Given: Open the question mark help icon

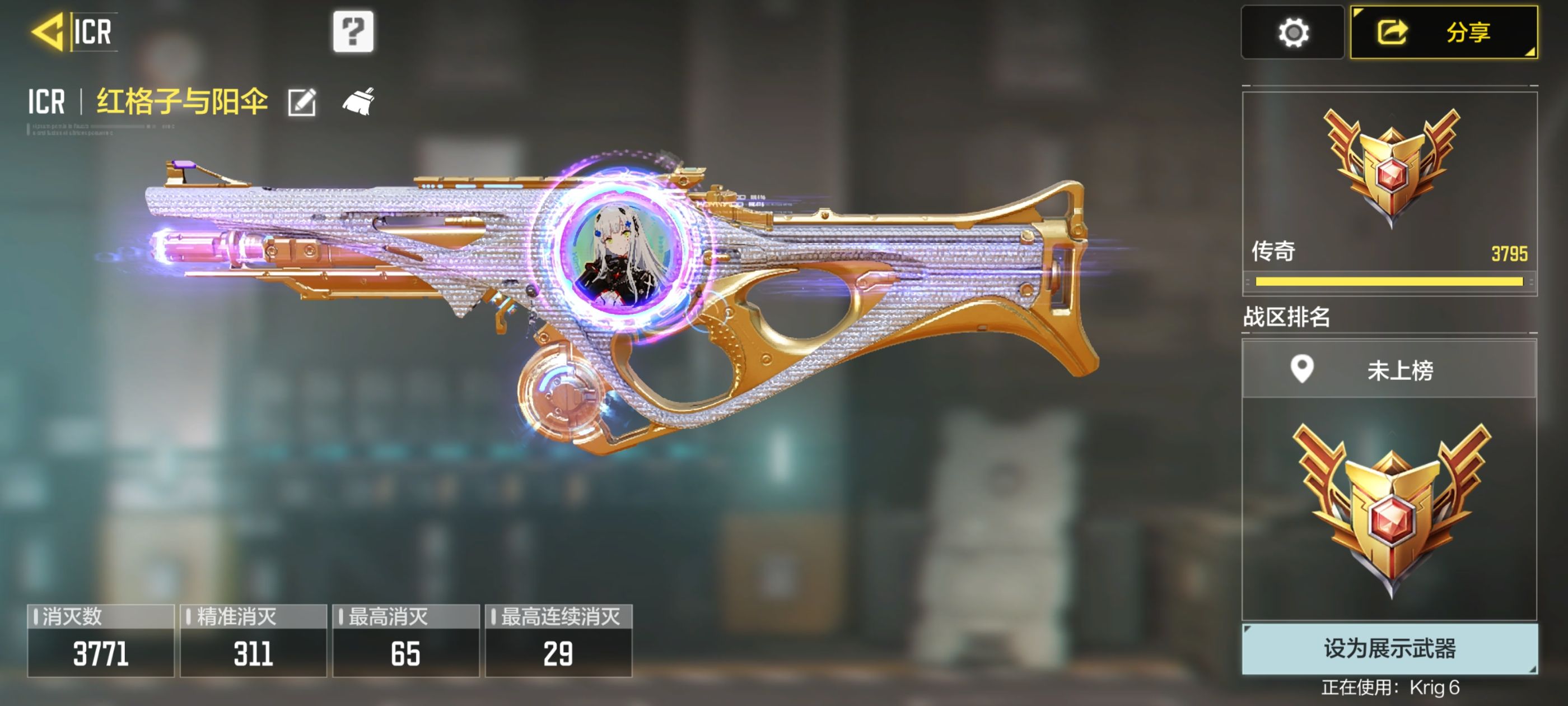Looking at the screenshot, I should coord(353,32).
